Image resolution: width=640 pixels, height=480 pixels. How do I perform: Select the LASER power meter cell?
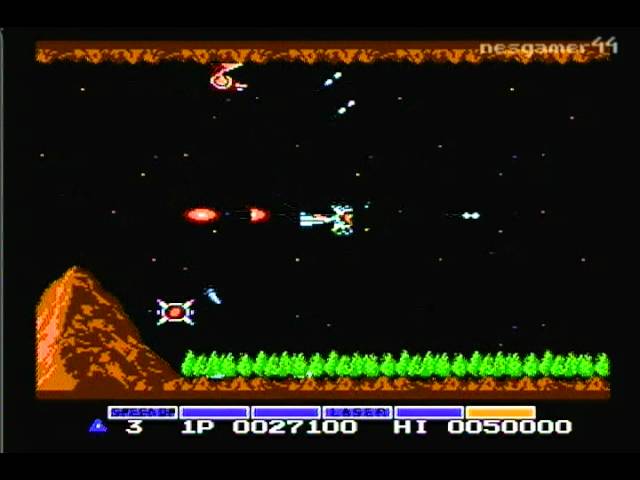pyautogui.click(x=357, y=411)
